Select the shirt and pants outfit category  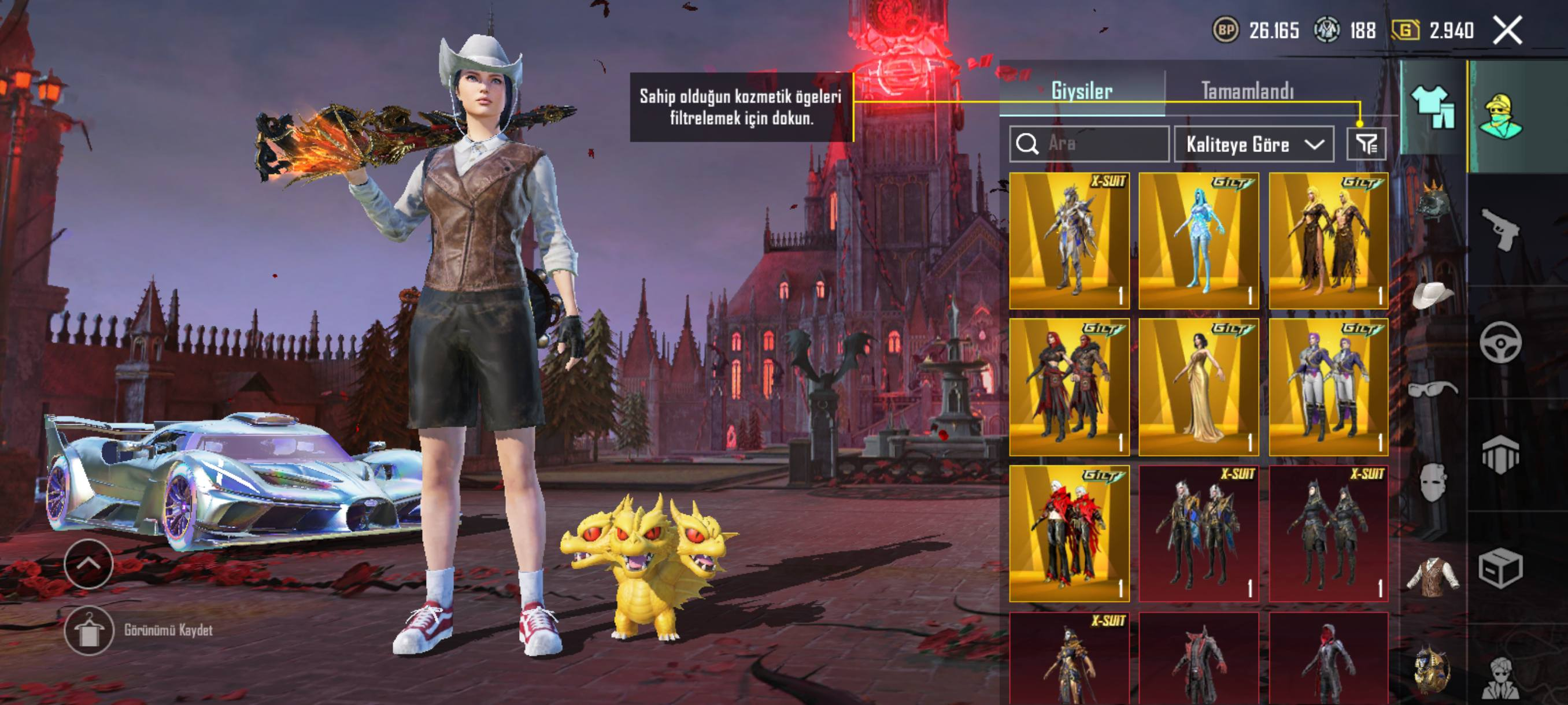coord(1433,107)
